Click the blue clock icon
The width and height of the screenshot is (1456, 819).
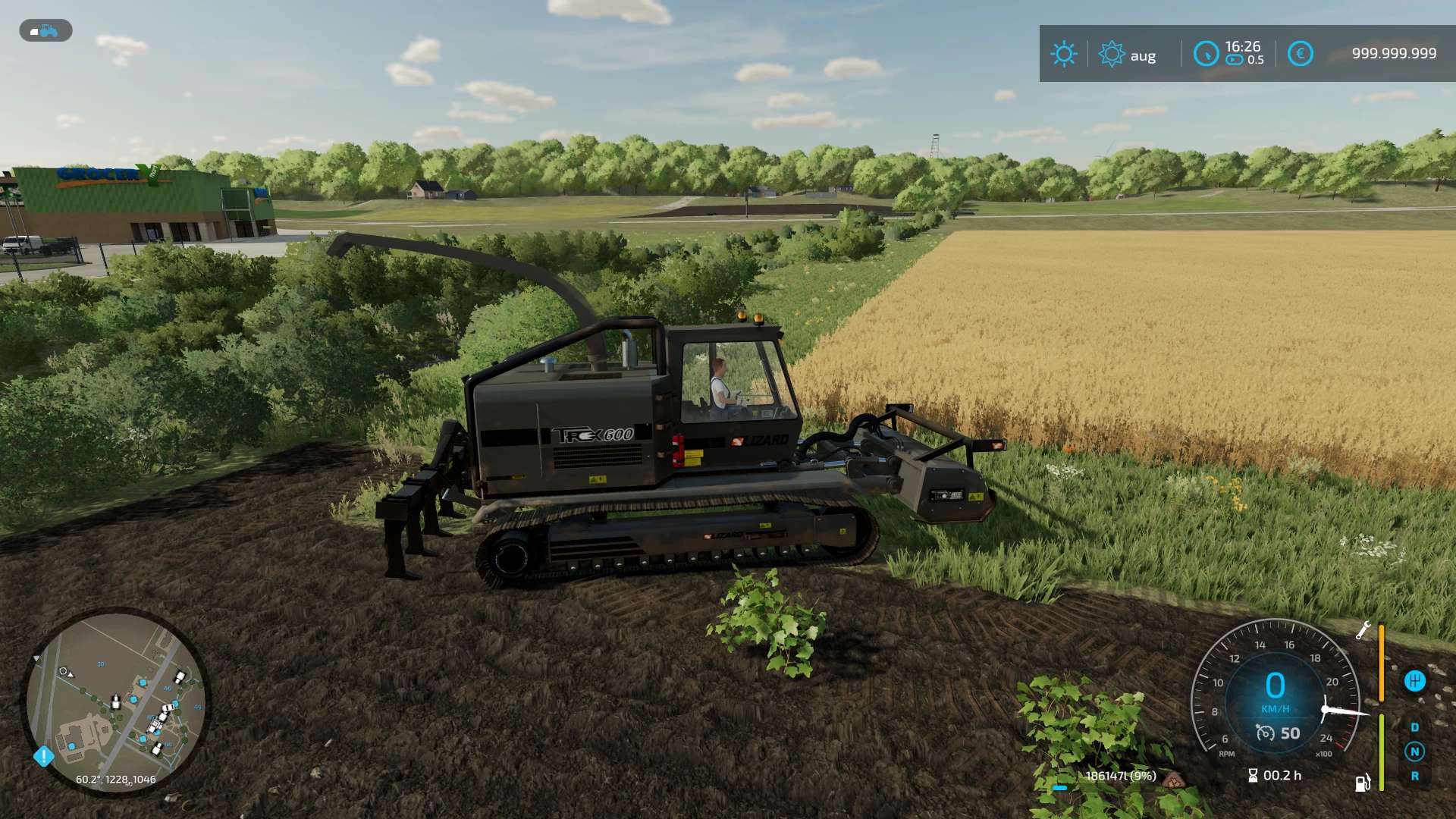(x=1205, y=54)
